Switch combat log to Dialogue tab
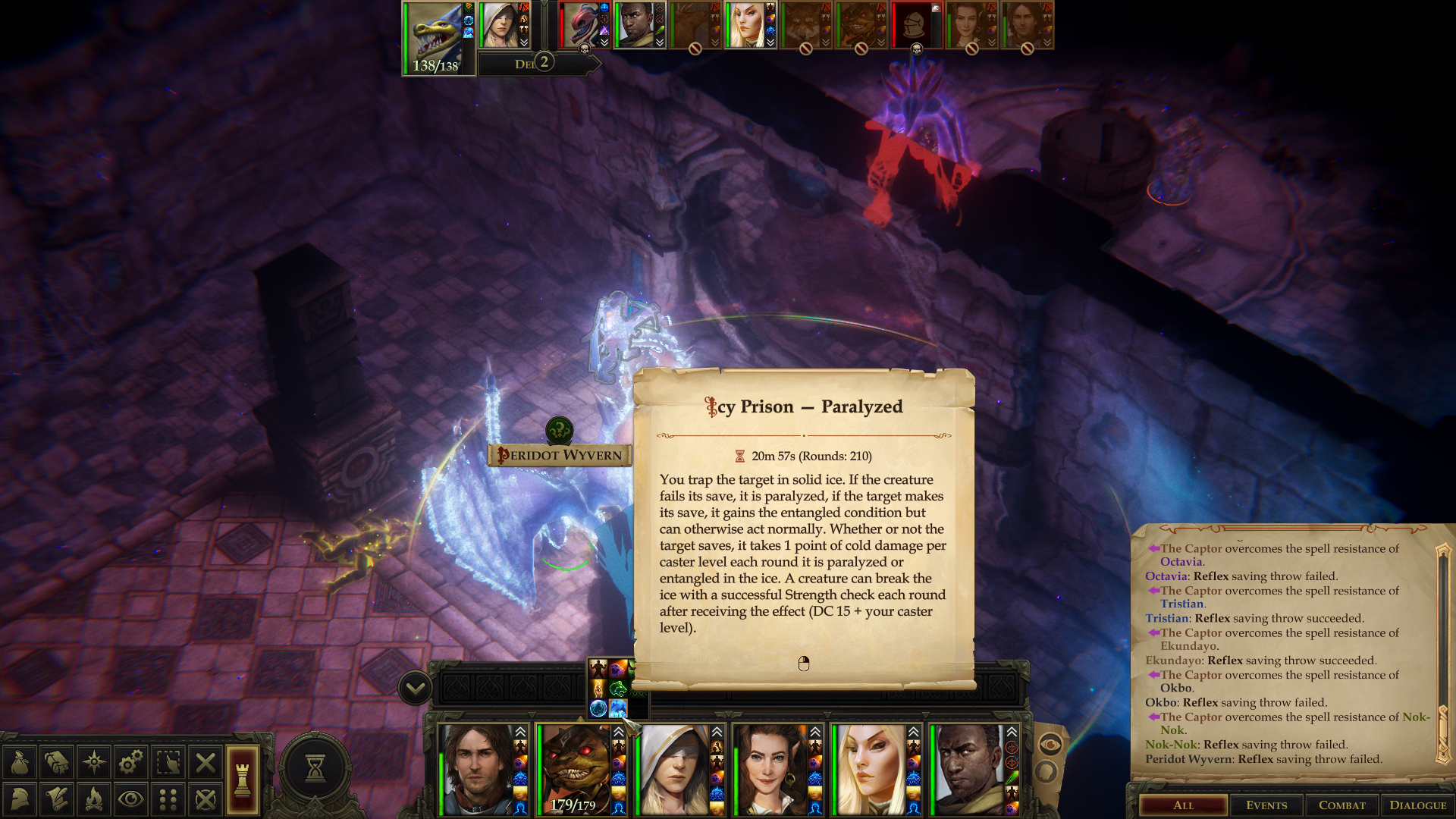 pyautogui.click(x=1417, y=805)
